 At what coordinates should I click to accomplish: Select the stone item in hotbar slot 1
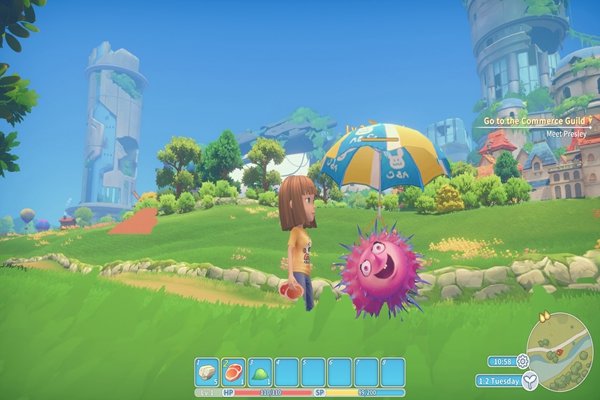pos(207,371)
